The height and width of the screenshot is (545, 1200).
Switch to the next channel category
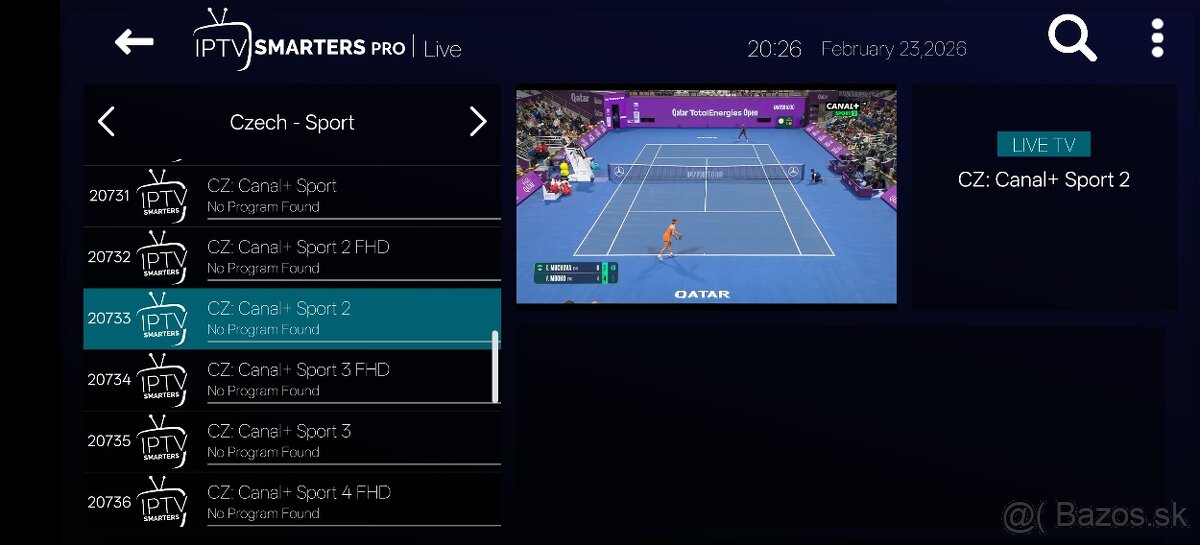click(x=478, y=122)
